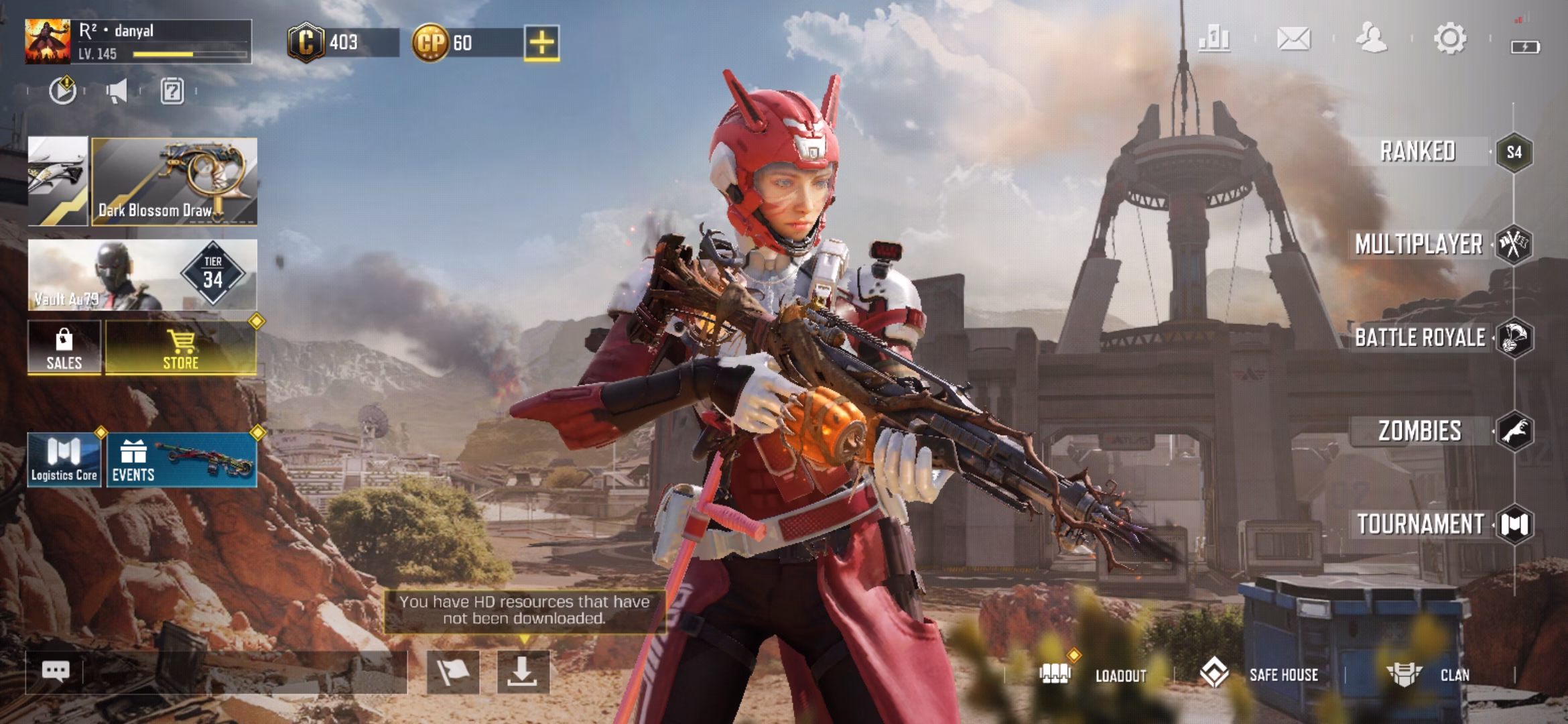Add CP with the plus button
1568x724 pixels.
pos(541,43)
